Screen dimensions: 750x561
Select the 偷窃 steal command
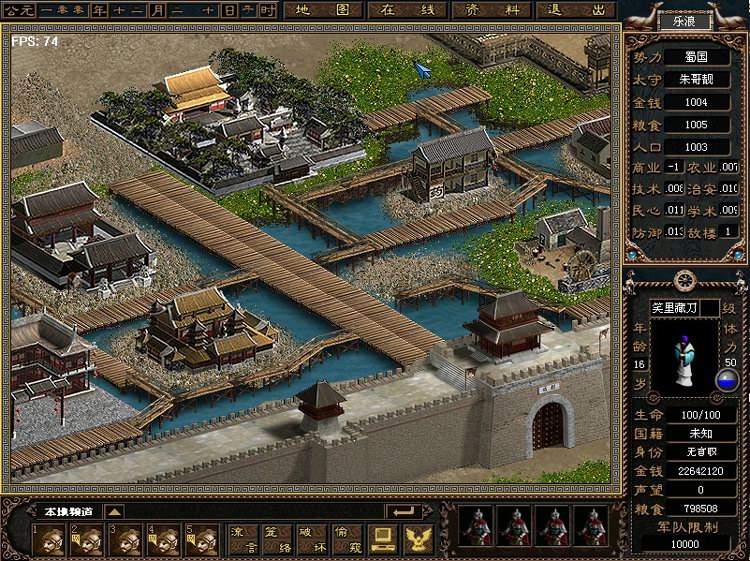click(349, 540)
